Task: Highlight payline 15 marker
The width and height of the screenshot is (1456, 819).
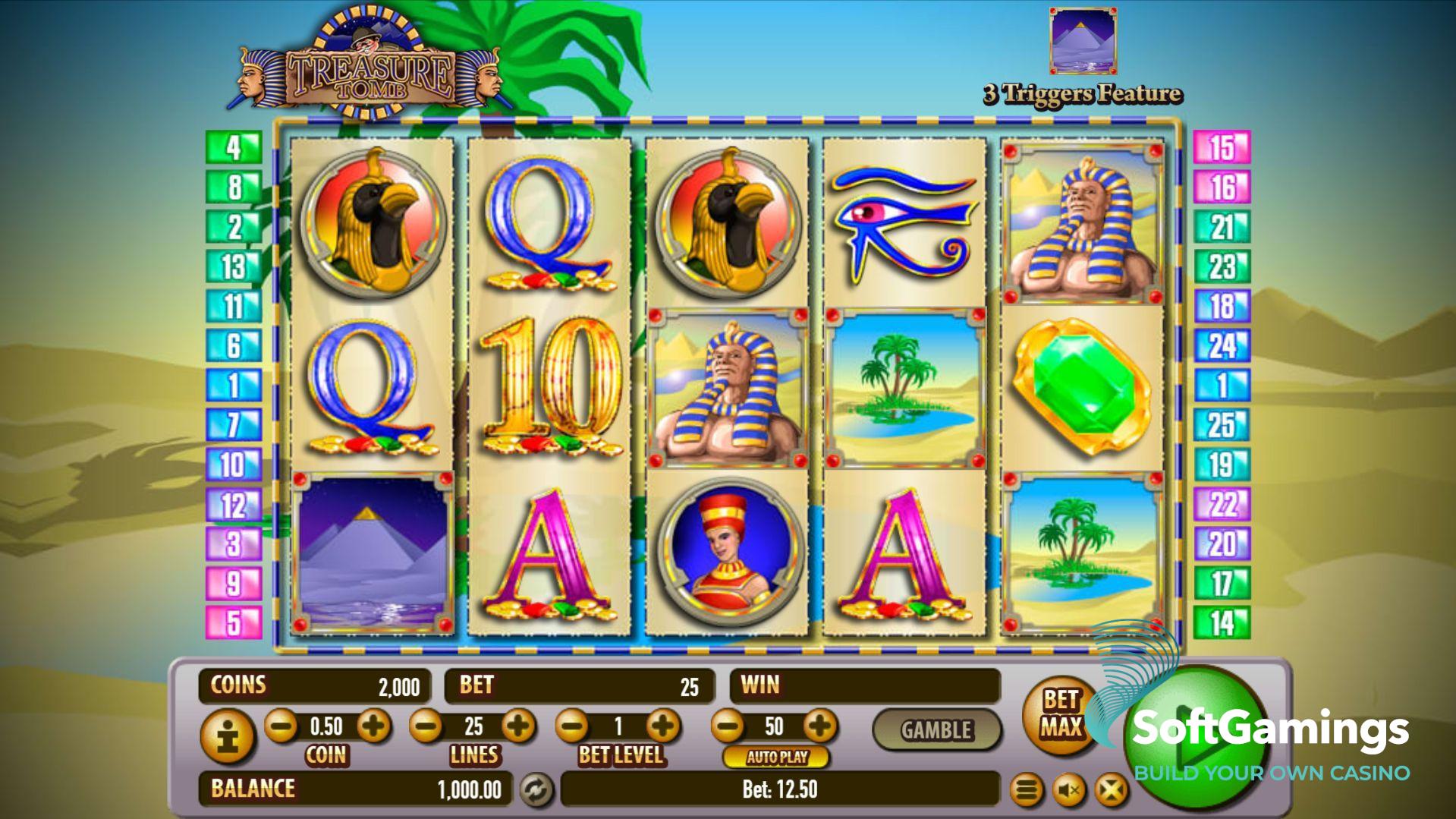Action: coord(1222,147)
